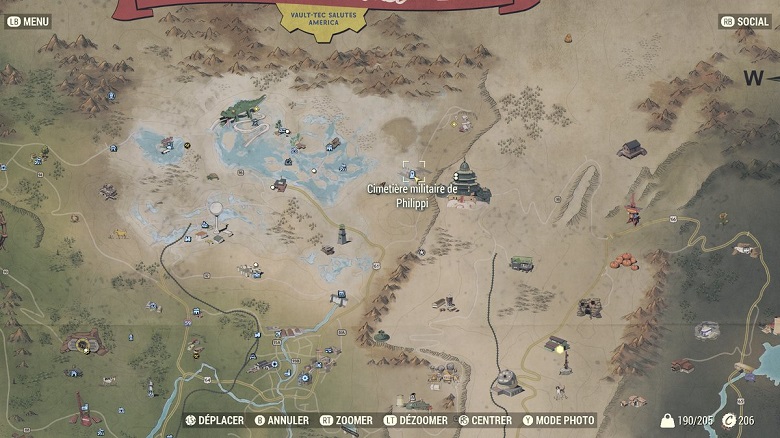Pick the grey observatory dome location
Viewport: 780px width, 438px height.
click(x=507, y=380)
